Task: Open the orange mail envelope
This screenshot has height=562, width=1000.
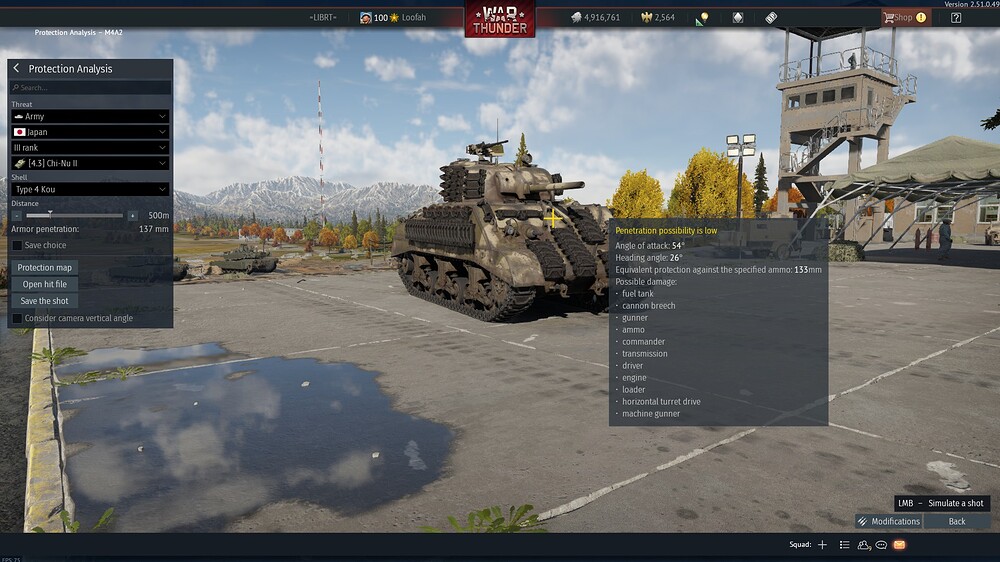Action: click(899, 545)
